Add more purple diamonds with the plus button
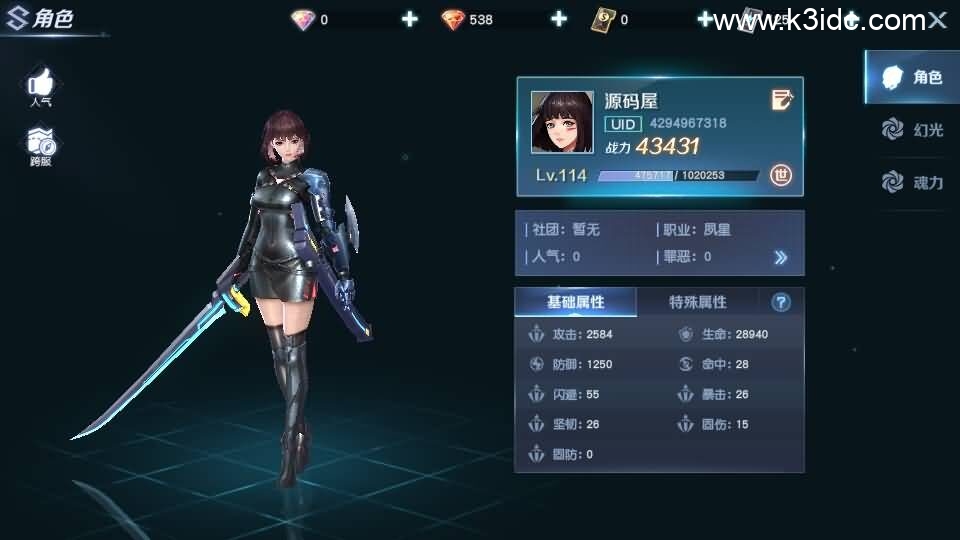 [409, 19]
